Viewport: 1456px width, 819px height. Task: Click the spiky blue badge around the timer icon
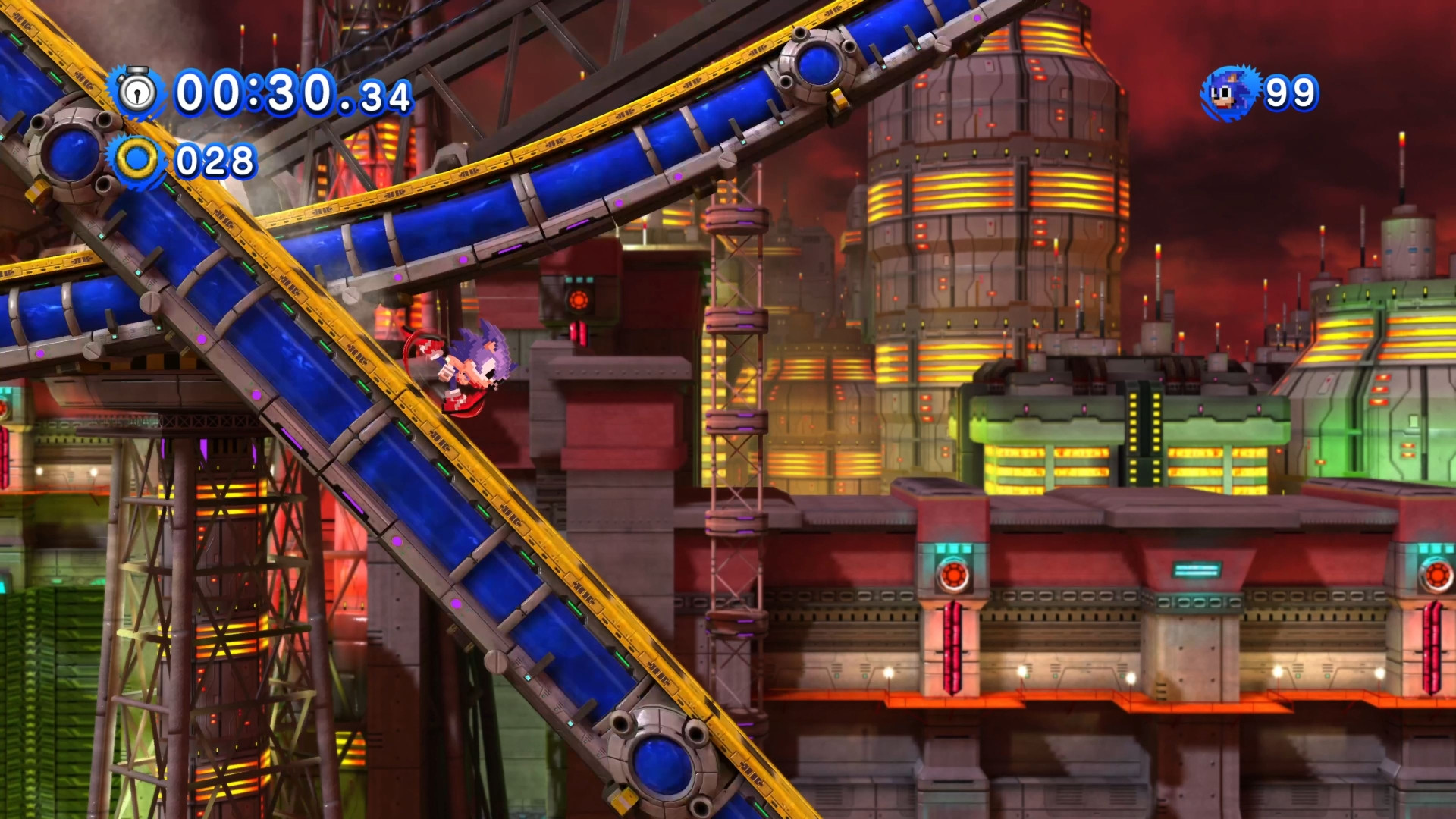(x=140, y=91)
